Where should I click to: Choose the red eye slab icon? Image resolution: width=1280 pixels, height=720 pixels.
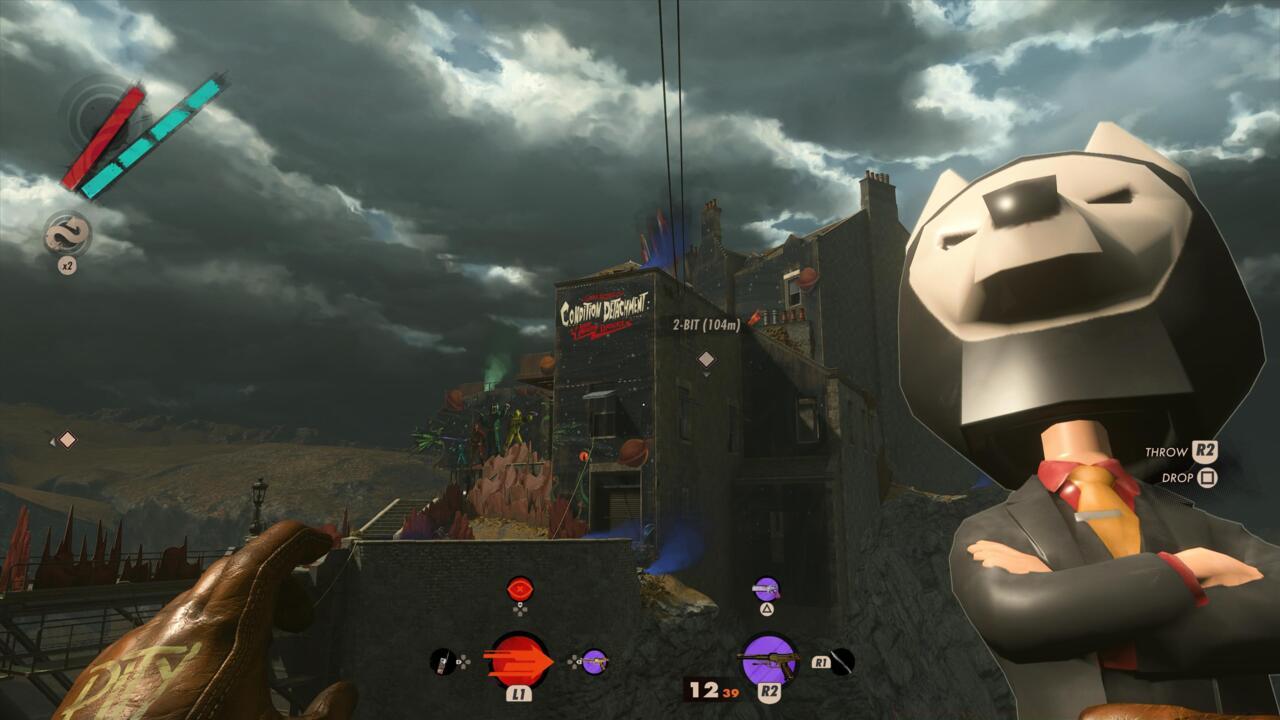pos(519,588)
